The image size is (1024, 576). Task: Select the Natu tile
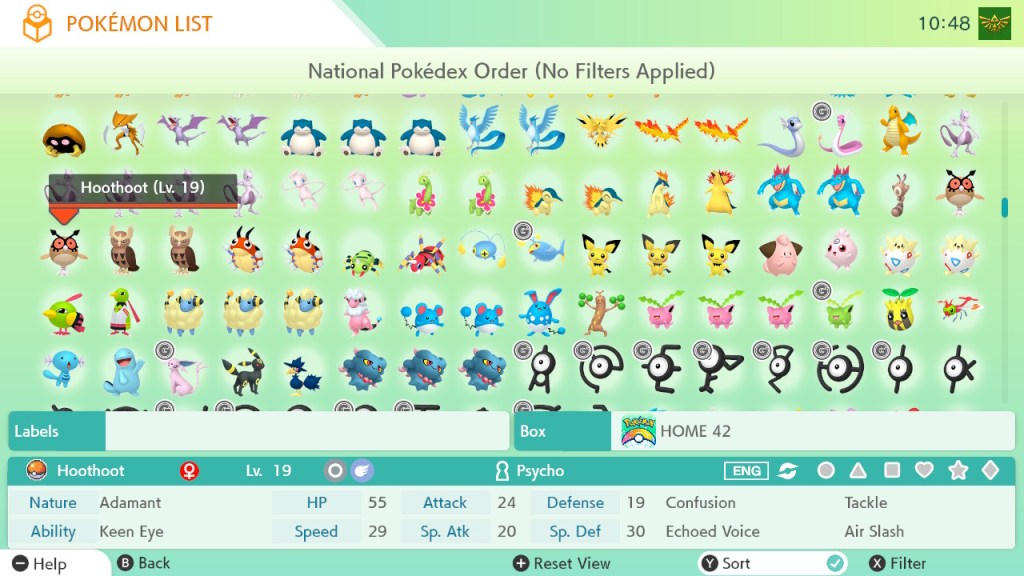(63, 314)
